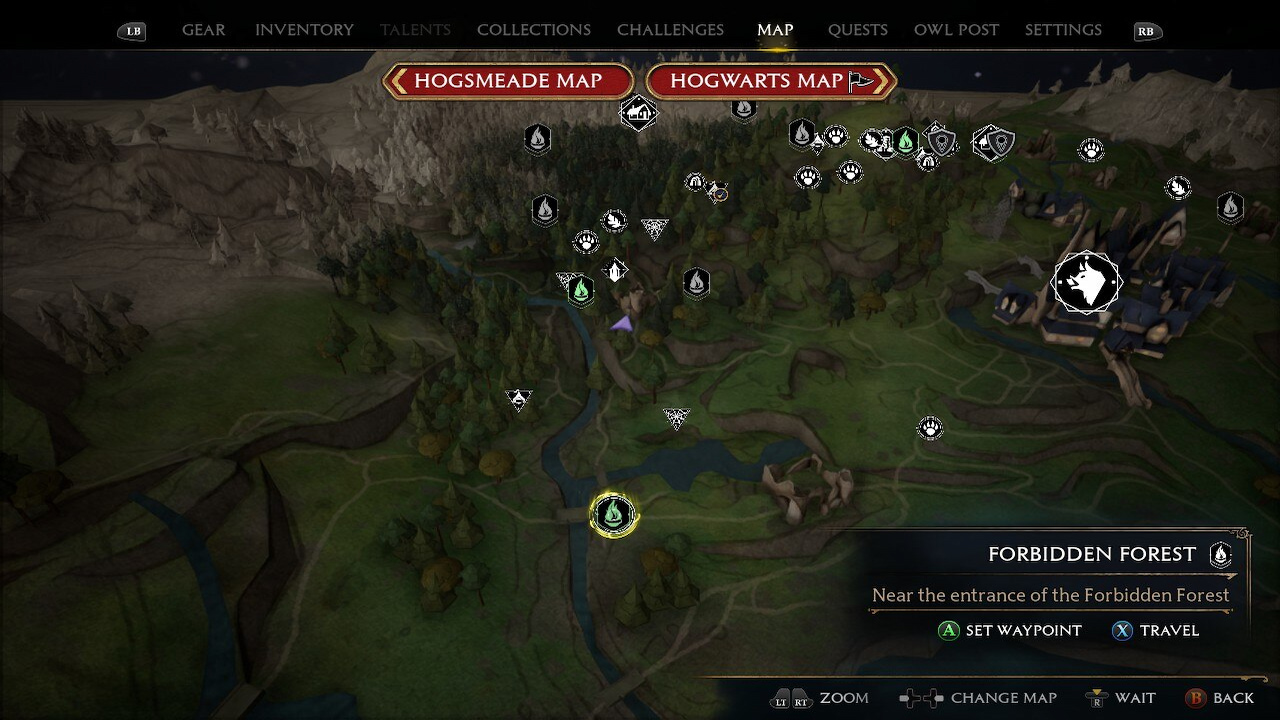Go to the Challenges tab
Image resolution: width=1280 pixels, height=720 pixels.
point(670,30)
